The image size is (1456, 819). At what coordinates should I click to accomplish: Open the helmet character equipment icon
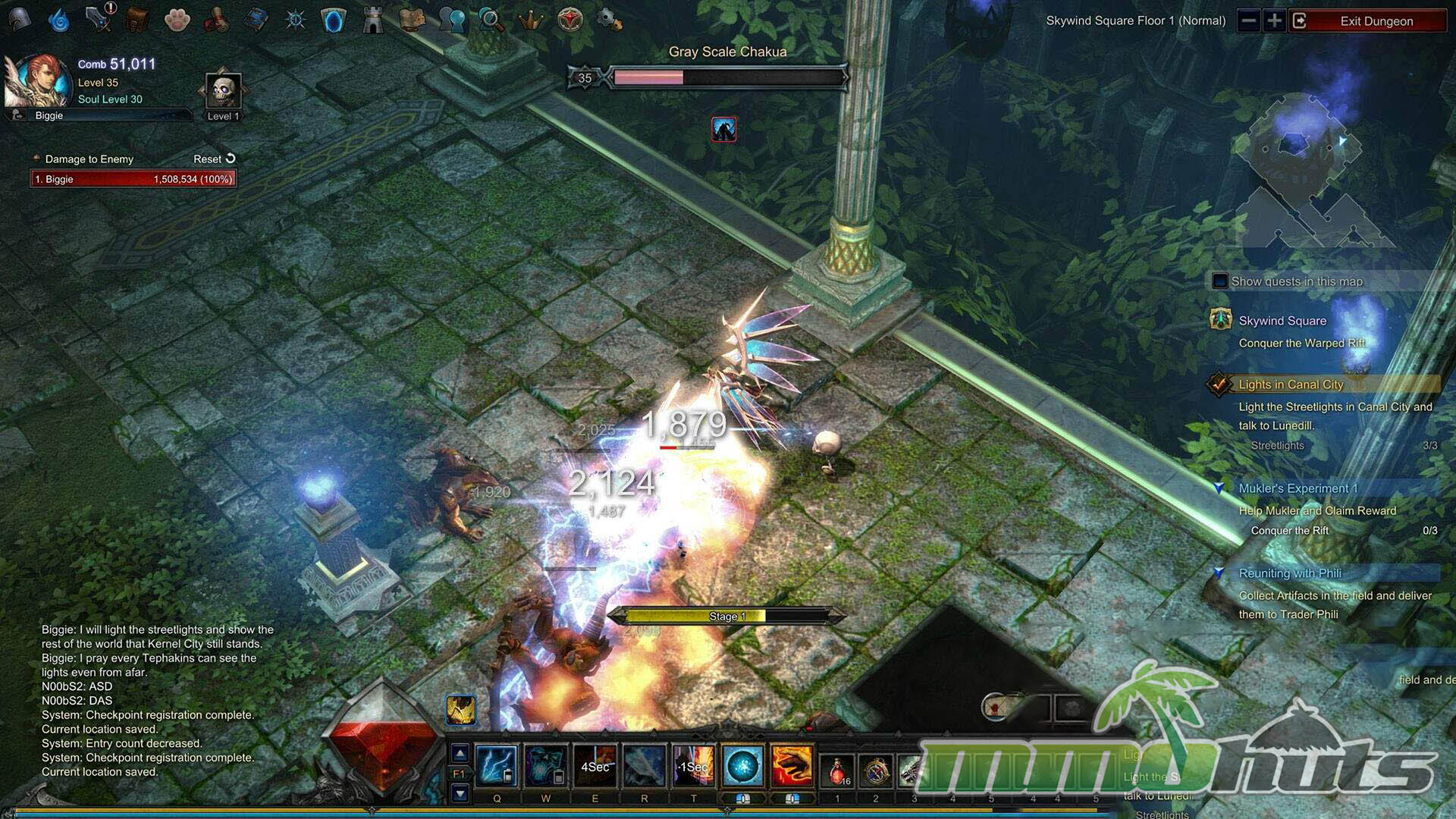pos(20,19)
